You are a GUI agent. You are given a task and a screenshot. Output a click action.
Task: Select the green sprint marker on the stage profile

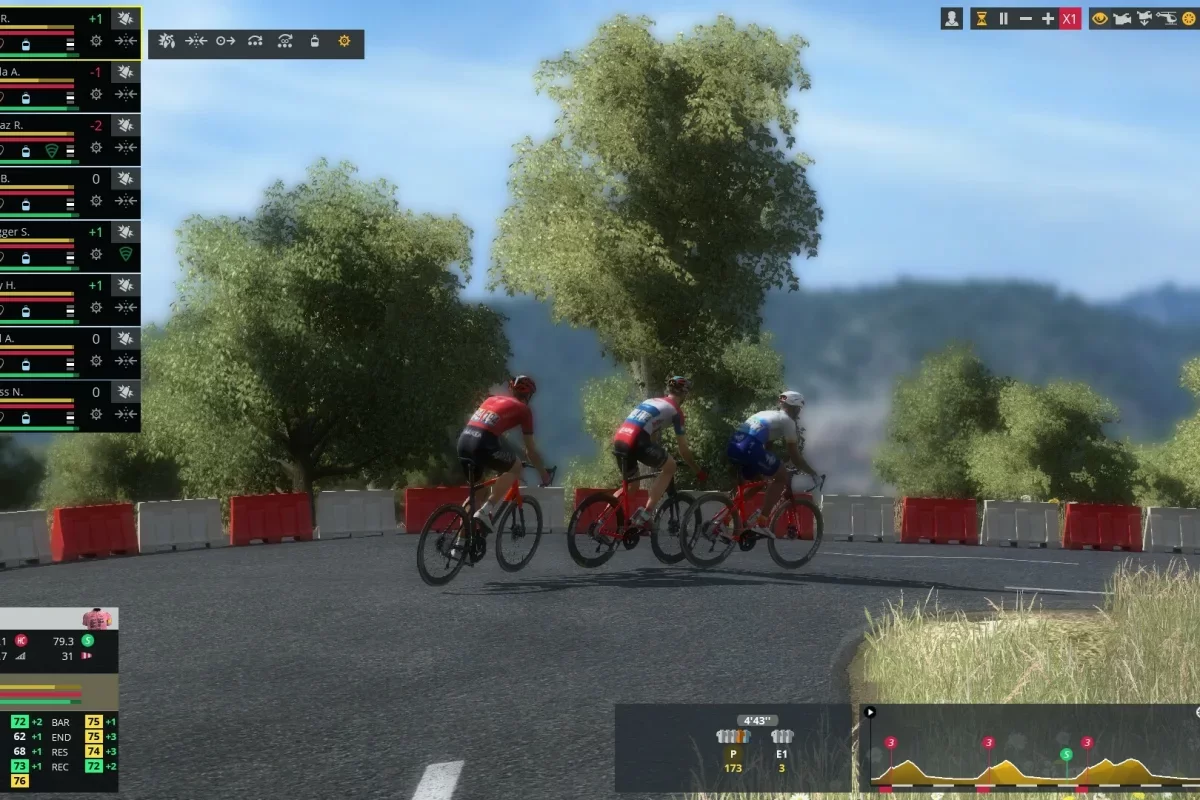[x=1066, y=754]
